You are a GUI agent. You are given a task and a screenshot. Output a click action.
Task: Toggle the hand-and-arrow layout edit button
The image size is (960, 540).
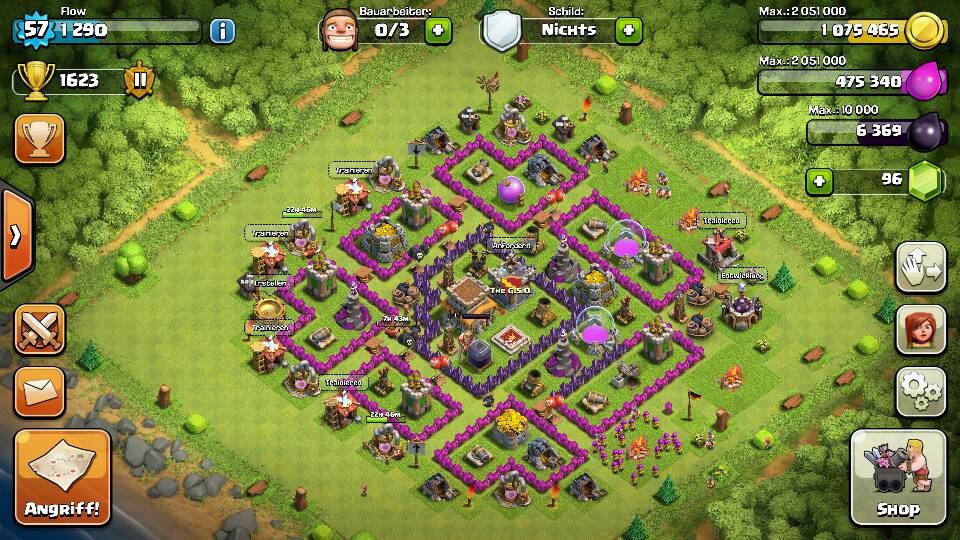(x=920, y=267)
